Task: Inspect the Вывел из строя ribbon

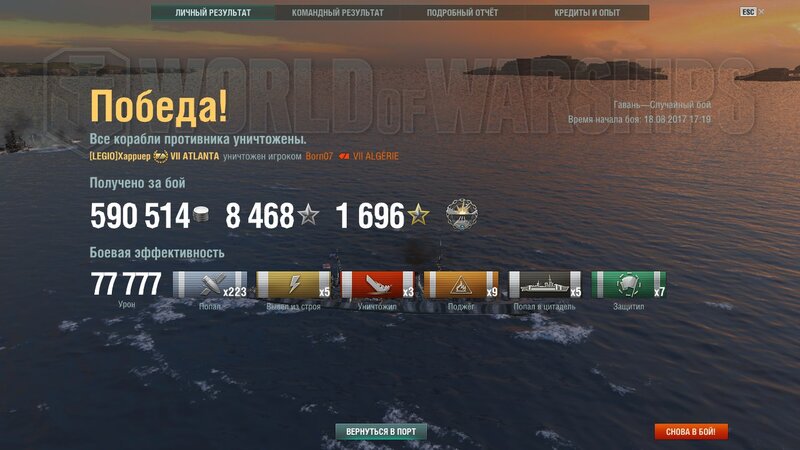Action: [294, 285]
